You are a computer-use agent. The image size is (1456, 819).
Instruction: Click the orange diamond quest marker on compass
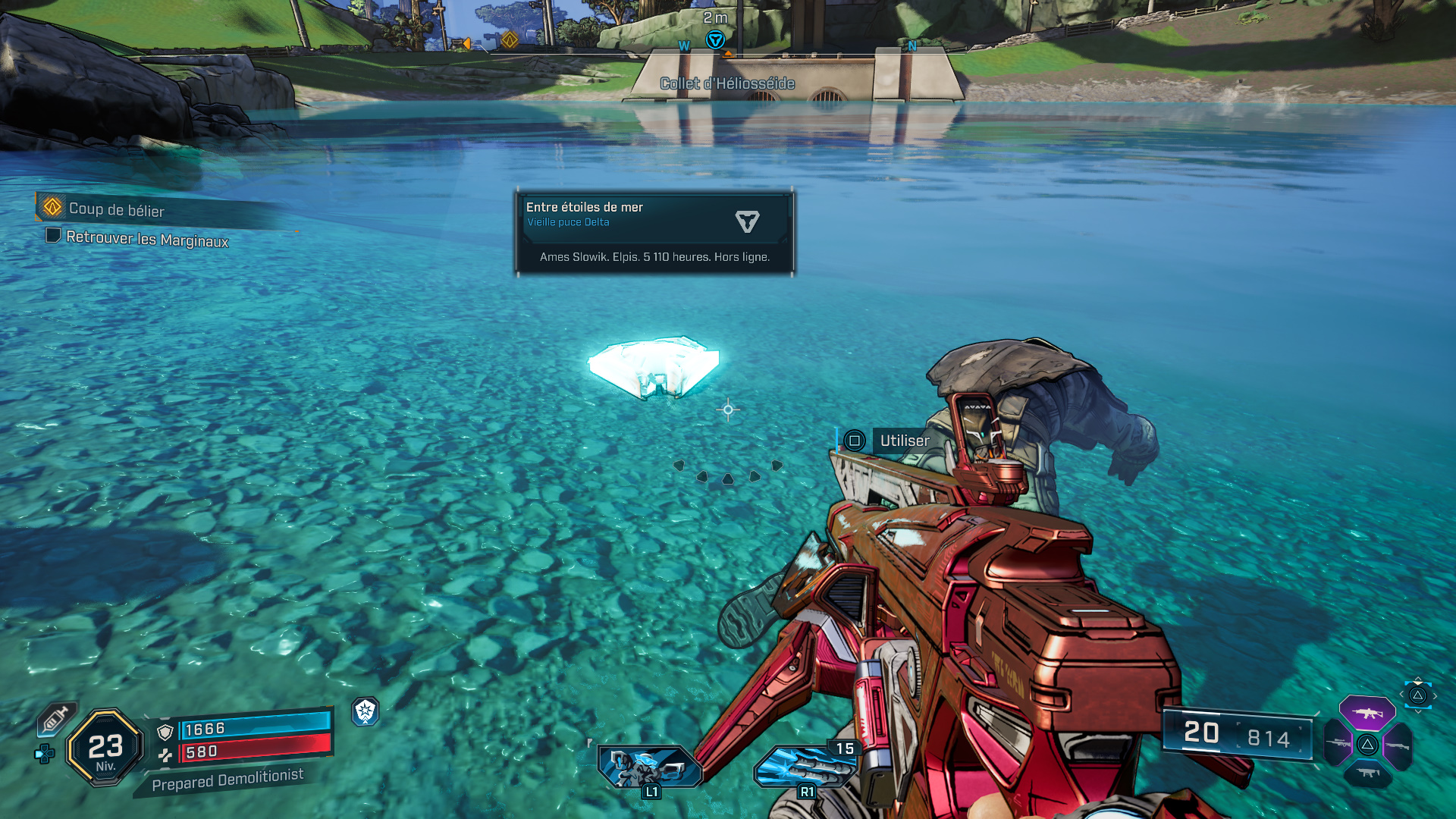pos(510,39)
